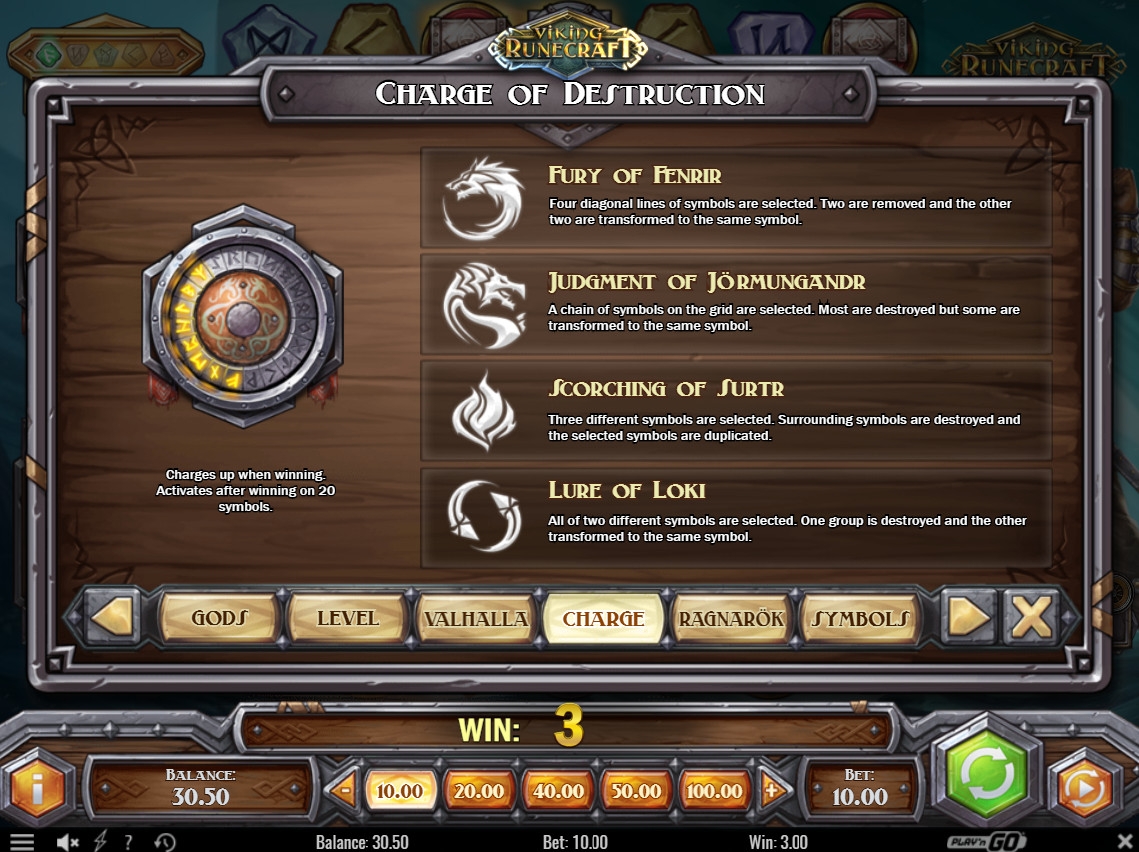
Task: Toggle the sound speaker icon
Action: 68,842
